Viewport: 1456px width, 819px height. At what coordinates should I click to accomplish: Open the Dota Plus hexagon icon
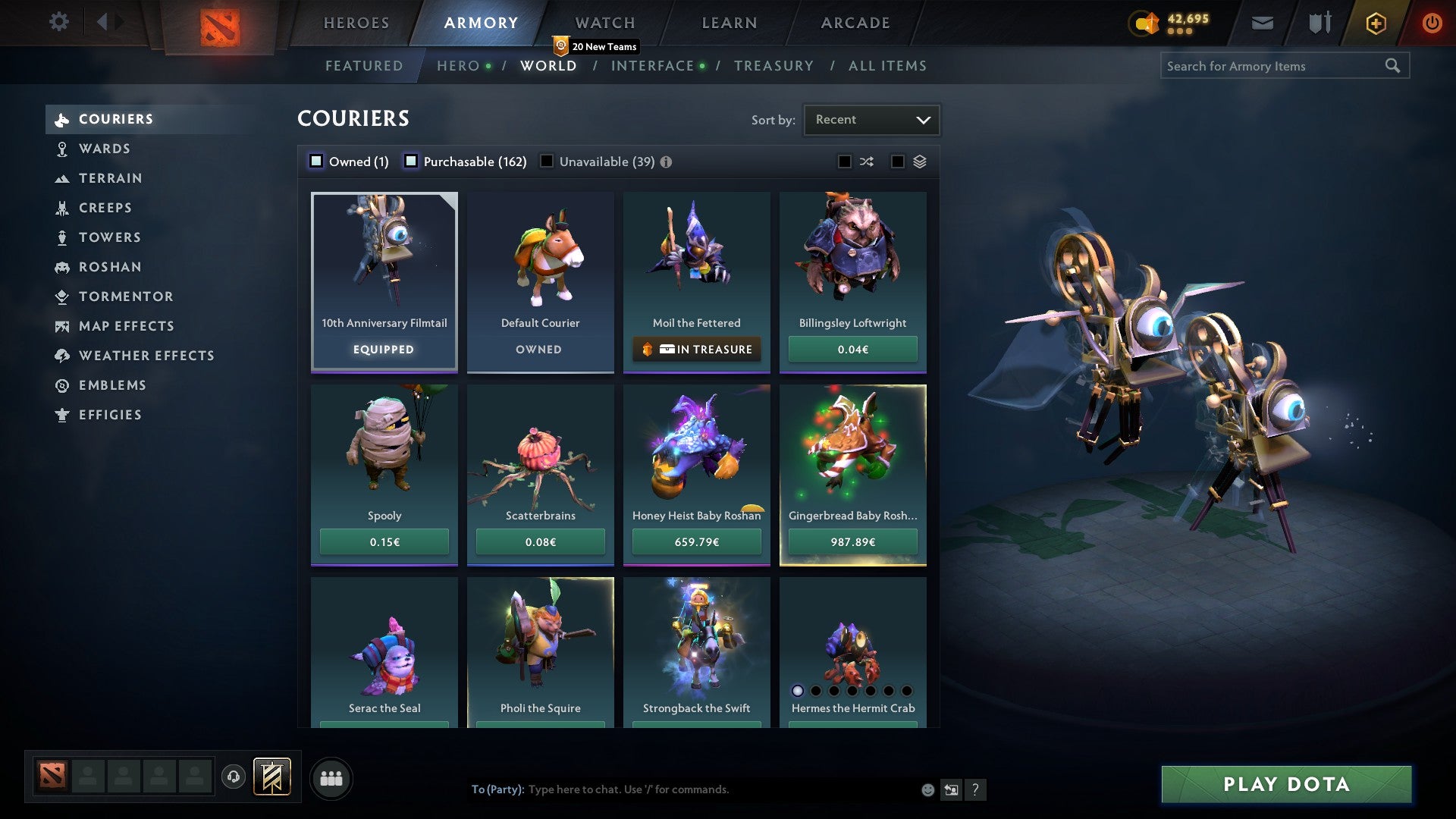click(x=1374, y=23)
